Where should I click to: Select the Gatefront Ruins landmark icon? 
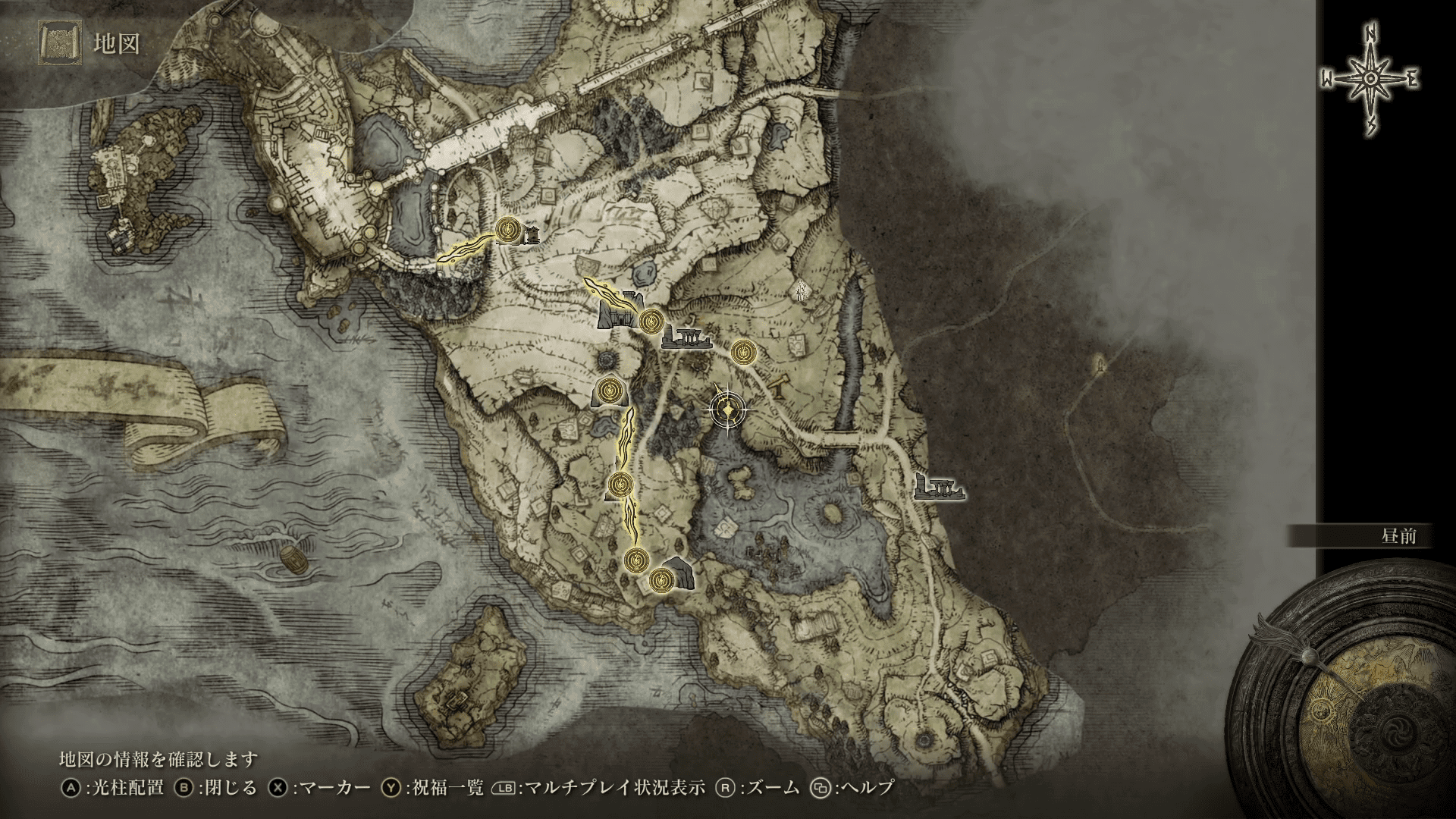(x=685, y=339)
